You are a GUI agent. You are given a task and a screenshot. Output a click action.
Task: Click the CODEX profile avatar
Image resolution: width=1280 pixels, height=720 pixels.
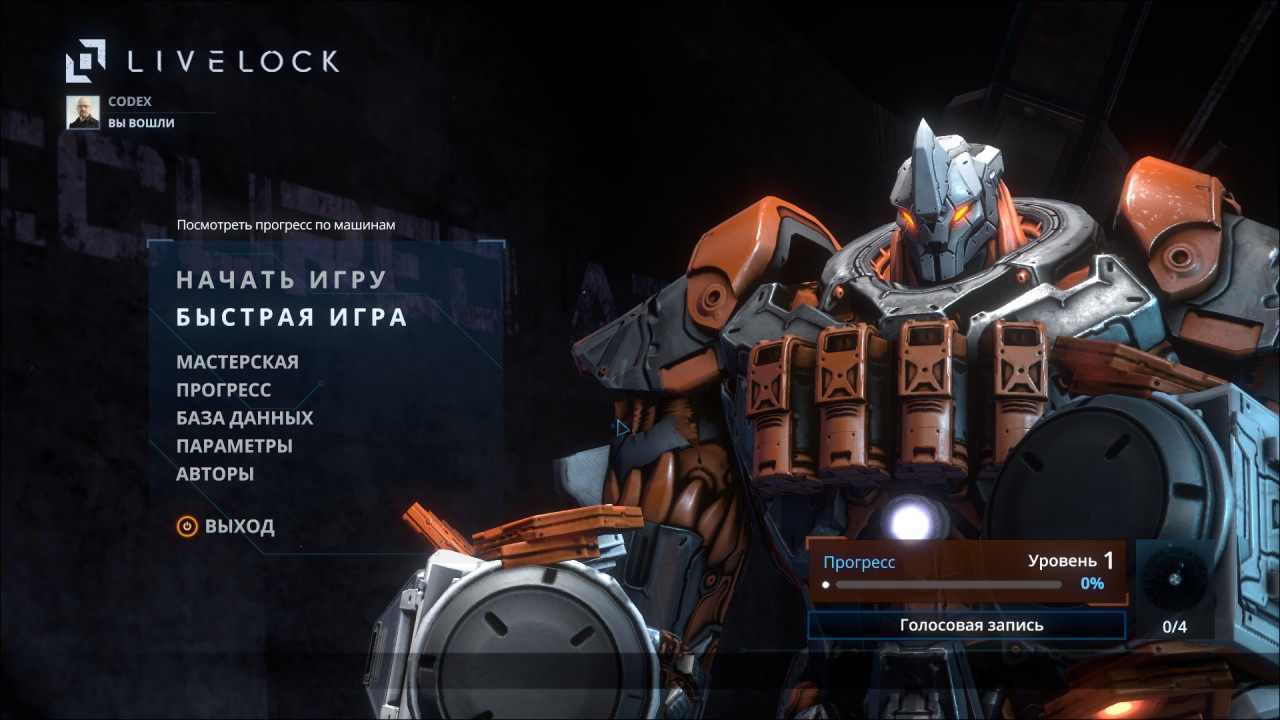(x=83, y=112)
